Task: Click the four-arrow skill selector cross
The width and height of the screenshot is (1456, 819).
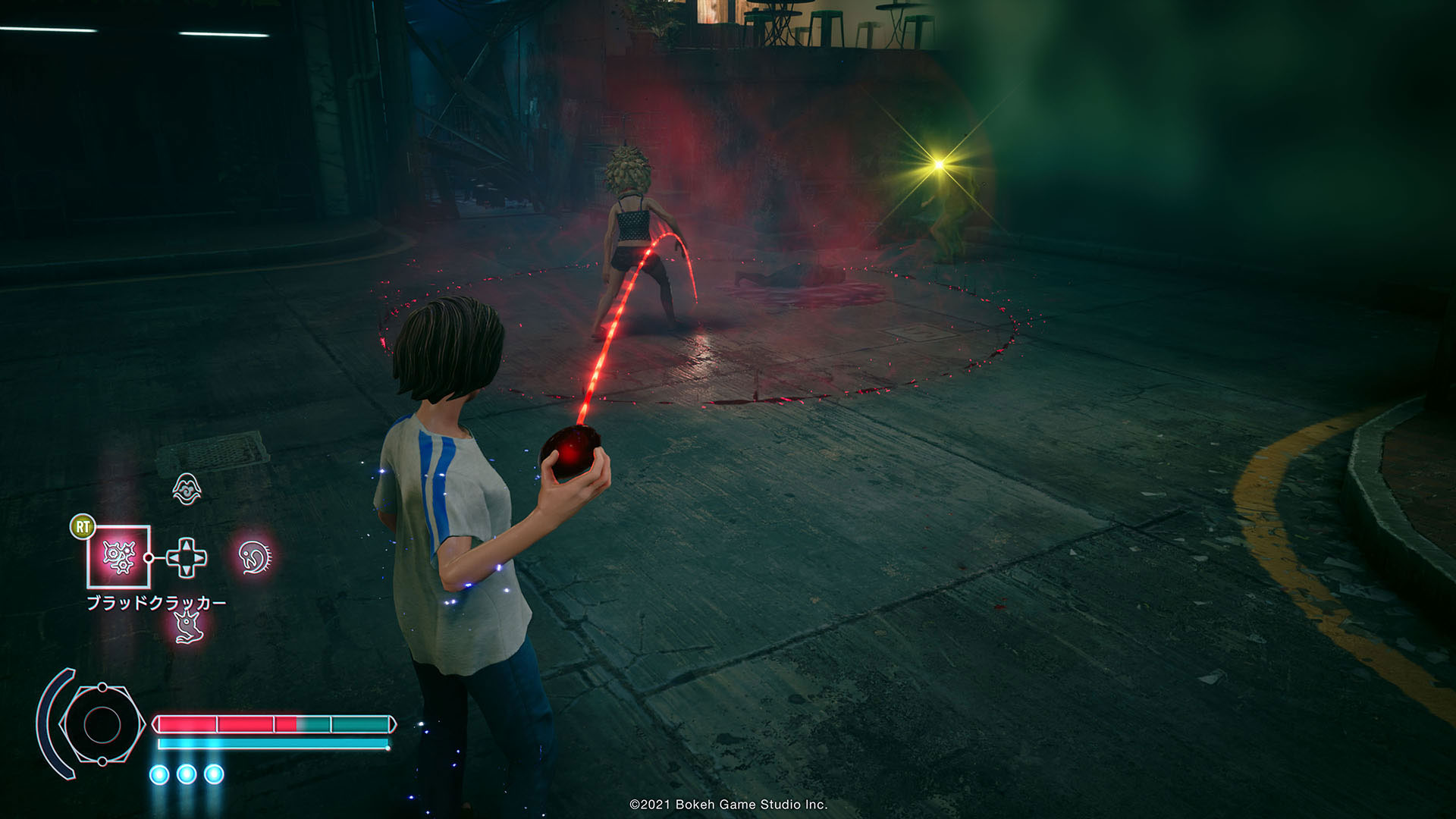Action: 187,557
